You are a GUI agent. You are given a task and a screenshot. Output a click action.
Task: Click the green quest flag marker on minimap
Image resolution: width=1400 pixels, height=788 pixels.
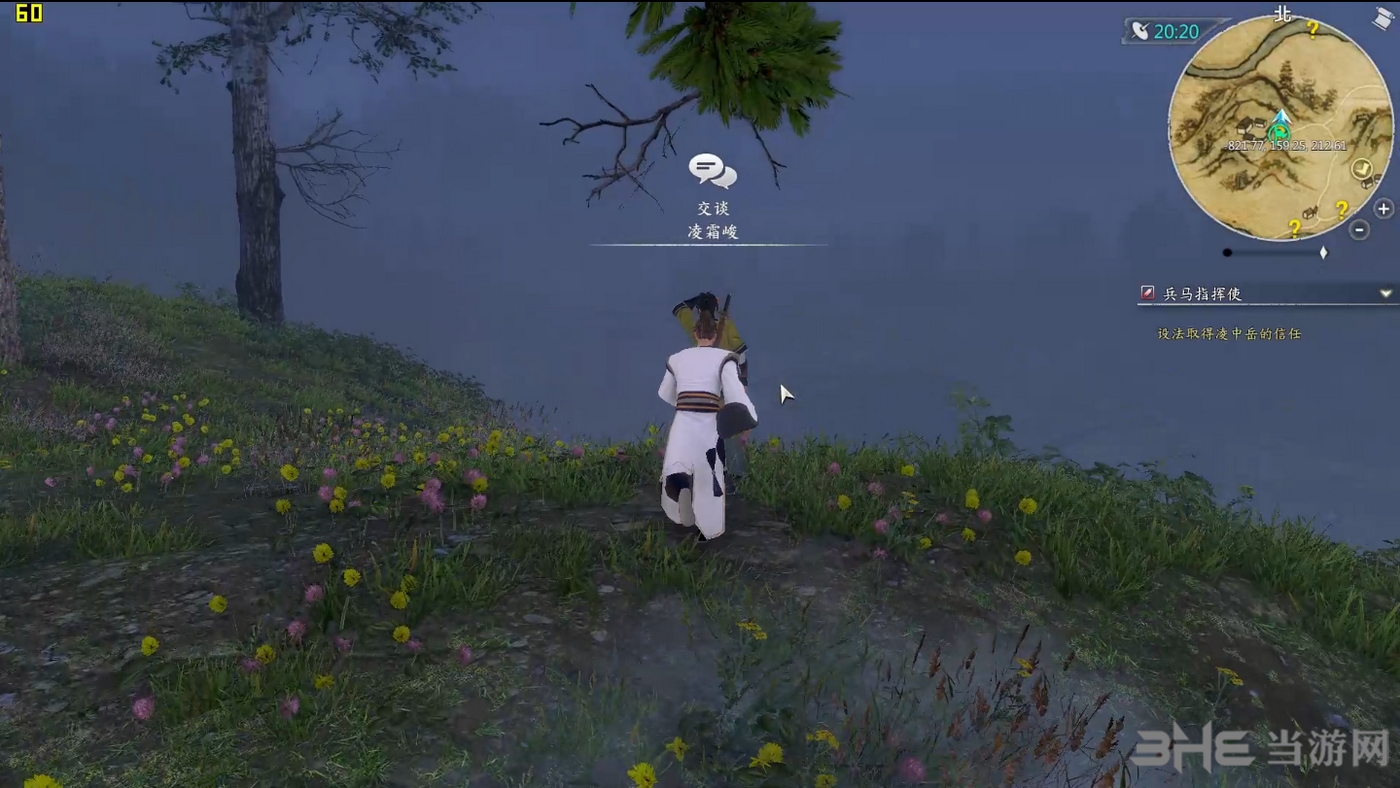[1279, 131]
